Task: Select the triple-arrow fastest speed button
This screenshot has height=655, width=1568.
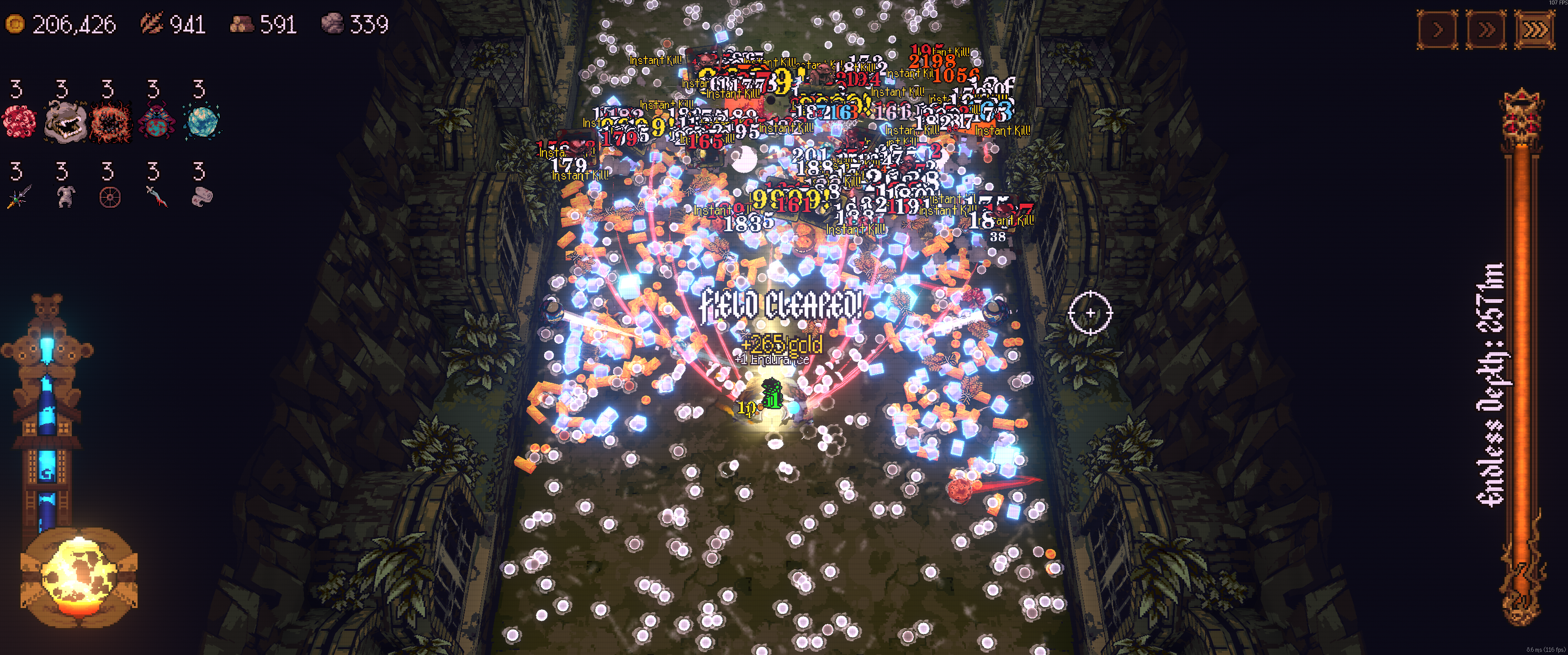Action: pos(1534,30)
